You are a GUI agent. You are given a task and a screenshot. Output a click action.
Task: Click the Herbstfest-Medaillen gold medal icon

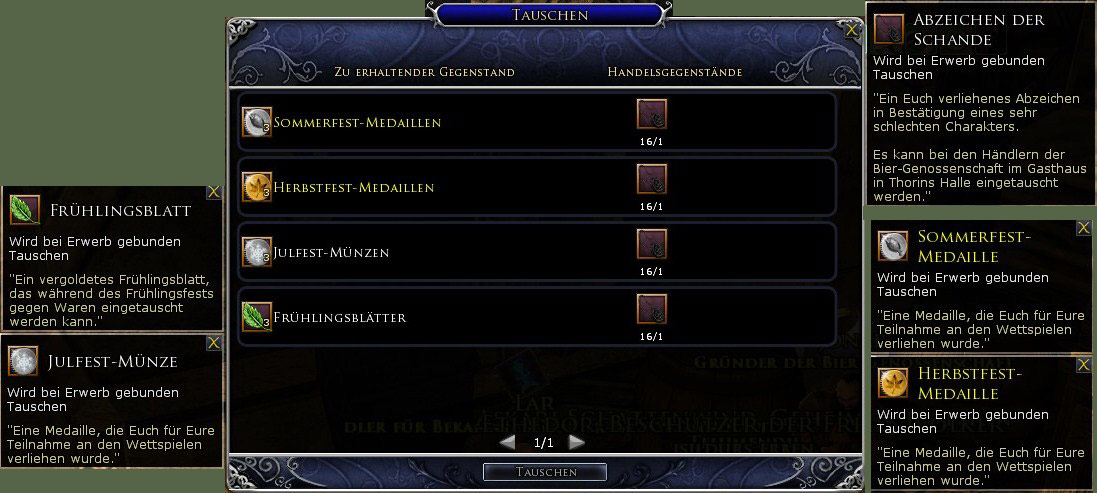click(x=257, y=187)
